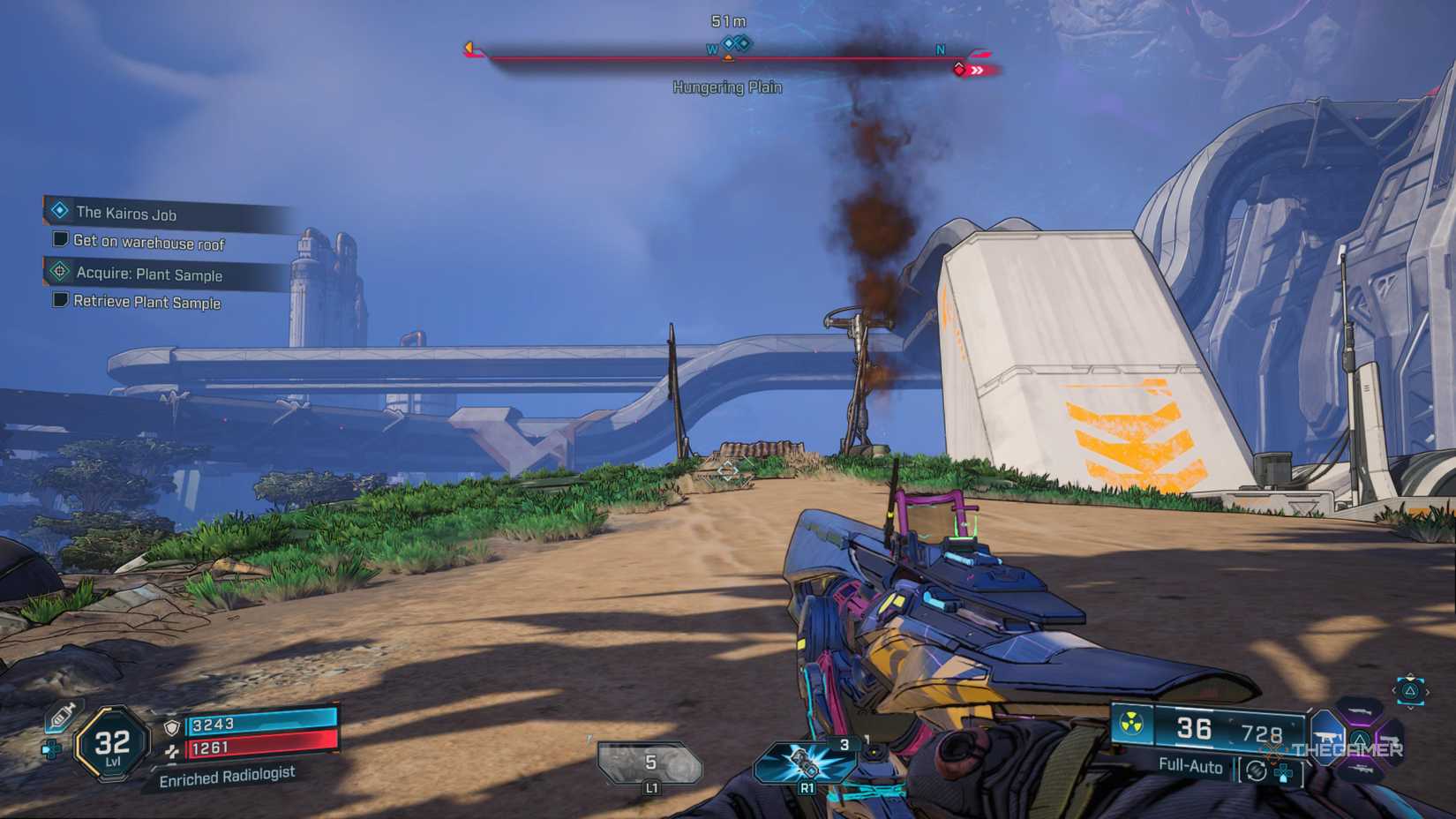Select the action skill triangle icon on weapon wheel
1456x819 pixels.
pos(1360,739)
